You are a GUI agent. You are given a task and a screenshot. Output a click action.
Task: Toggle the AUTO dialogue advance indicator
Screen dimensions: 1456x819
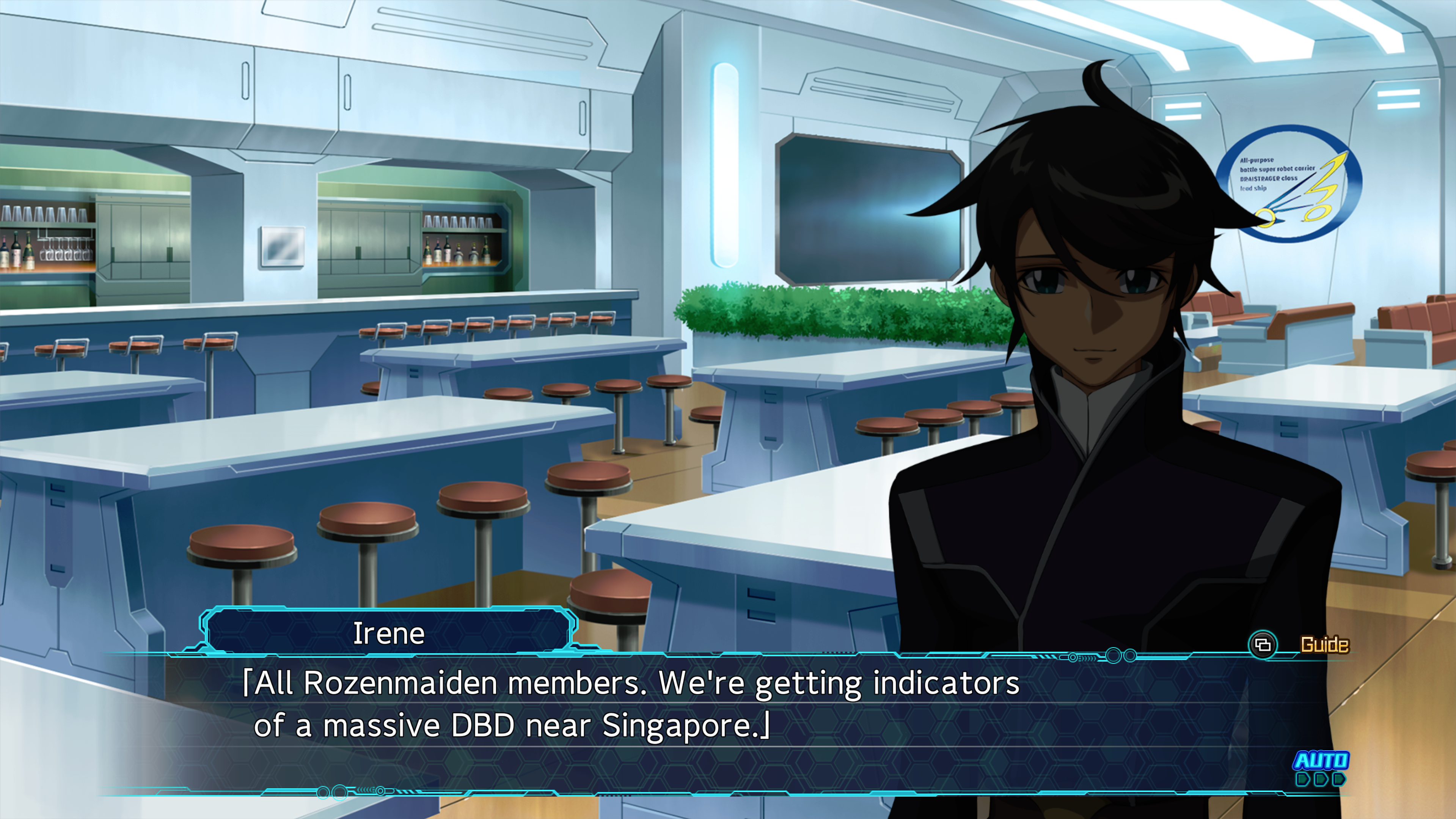click(1320, 767)
